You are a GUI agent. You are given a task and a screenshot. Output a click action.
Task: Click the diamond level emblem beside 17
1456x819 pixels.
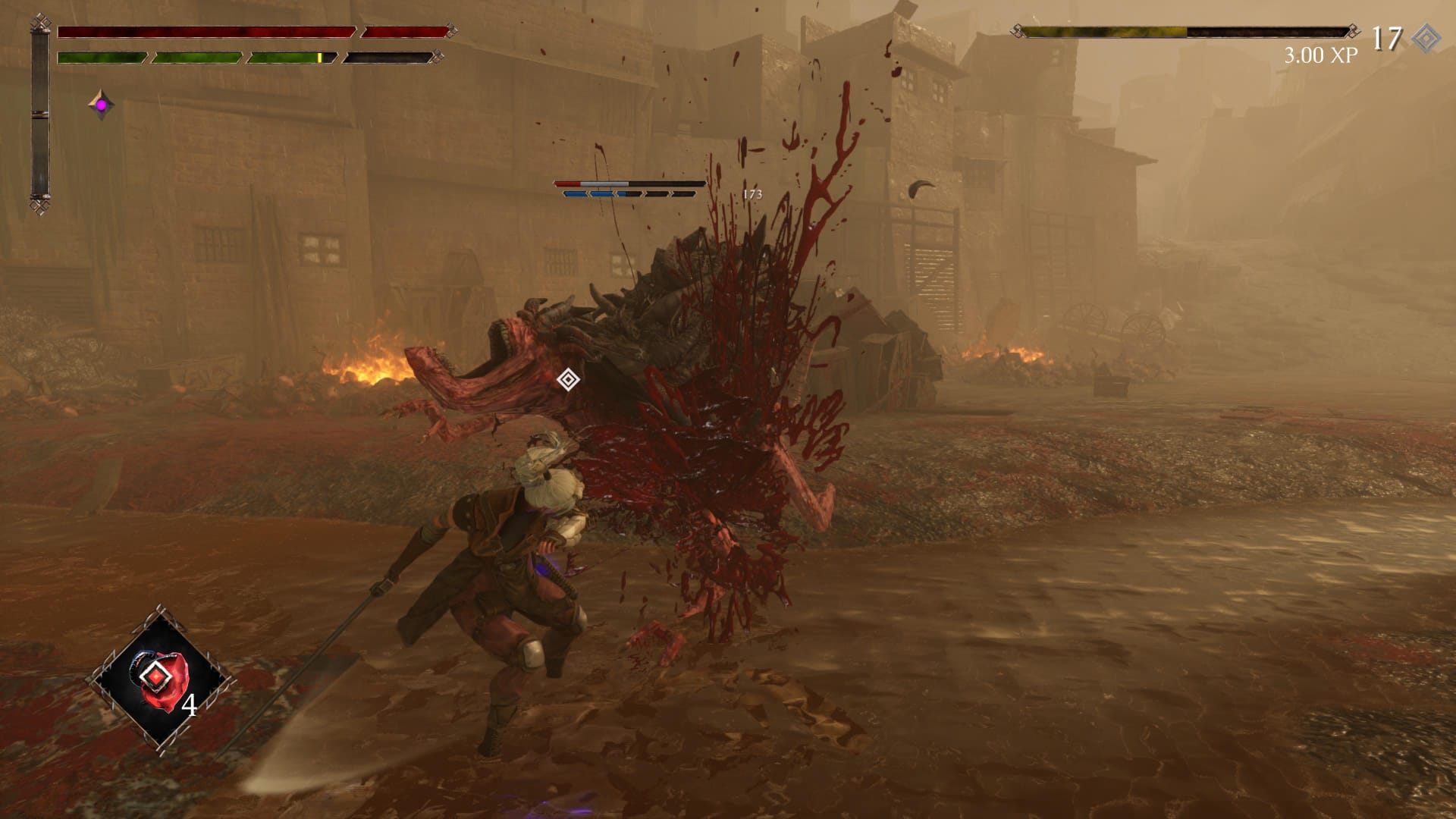click(1426, 37)
